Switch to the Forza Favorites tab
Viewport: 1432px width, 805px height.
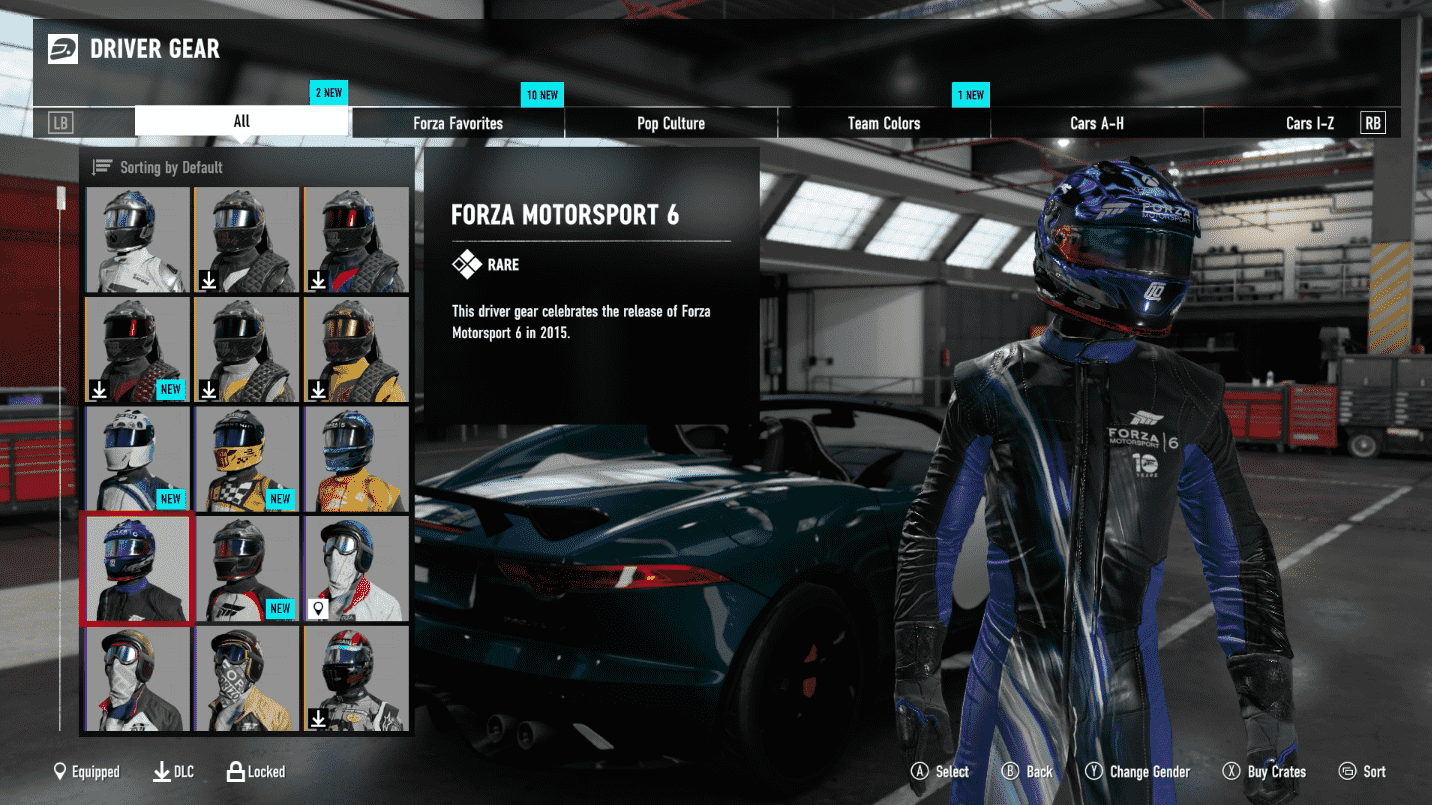point(458,123)
